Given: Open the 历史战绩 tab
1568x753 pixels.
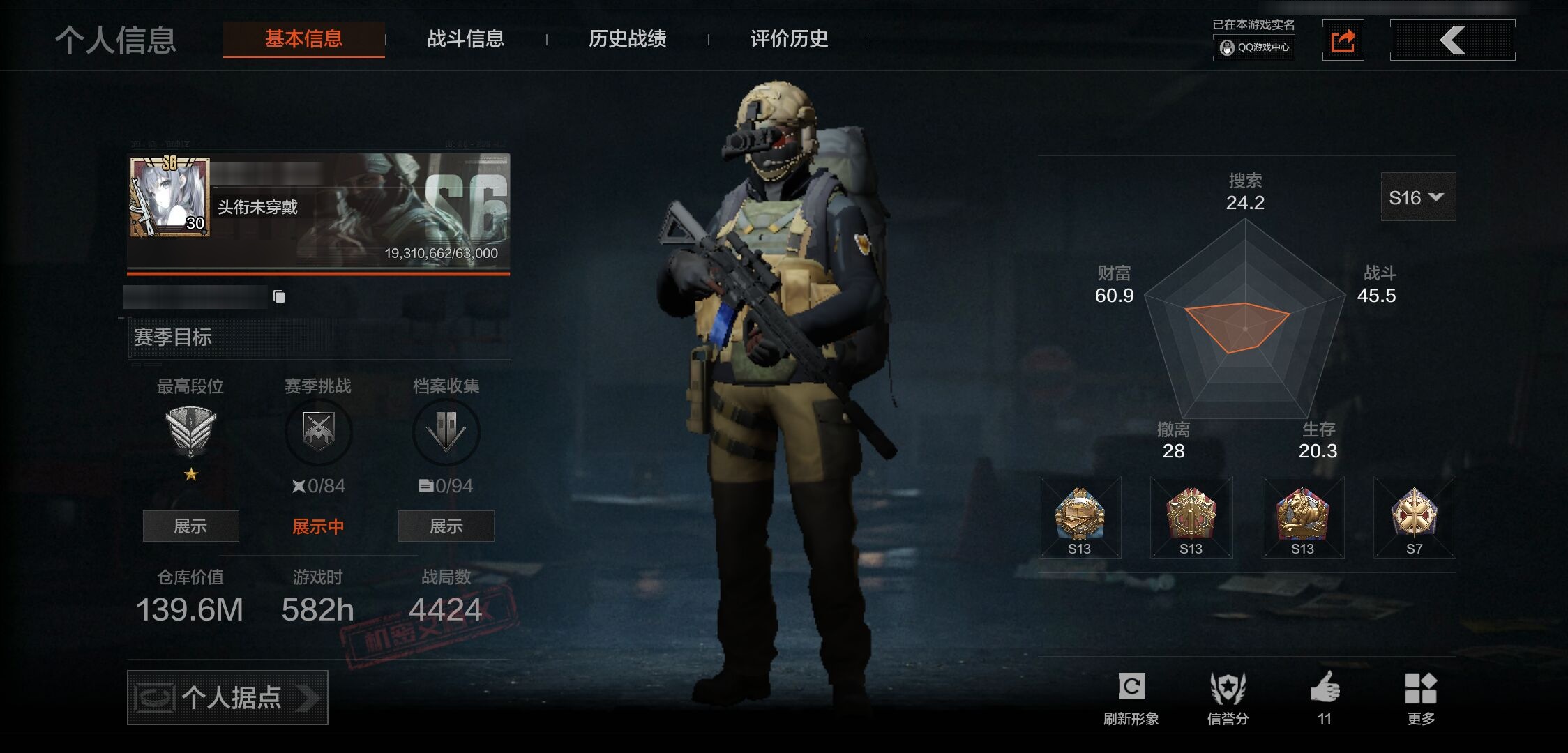Looking at the screenshot, I should point(627,40).
